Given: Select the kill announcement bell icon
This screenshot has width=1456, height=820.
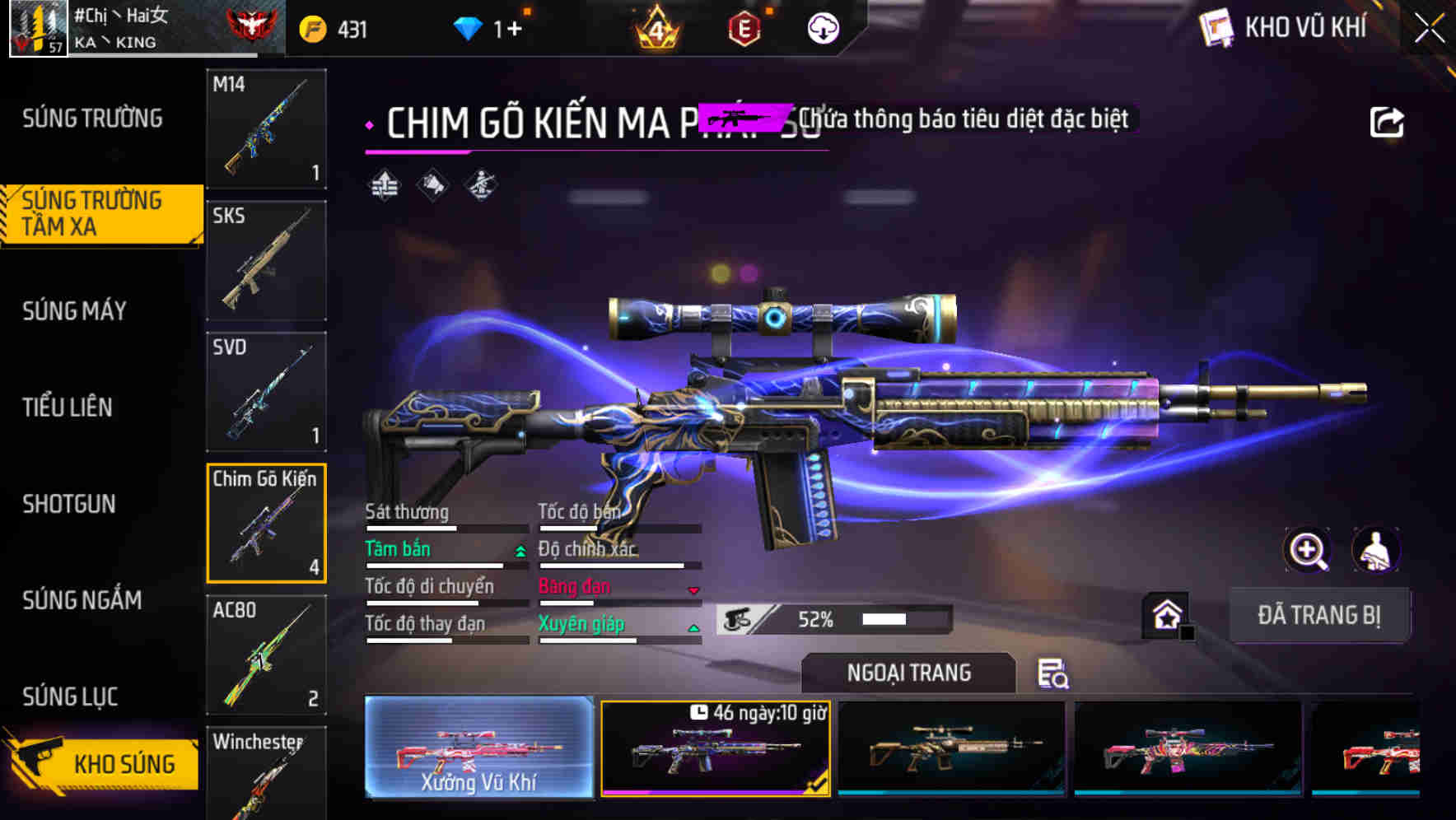Looking at the screenshot, I should point(432,186).
